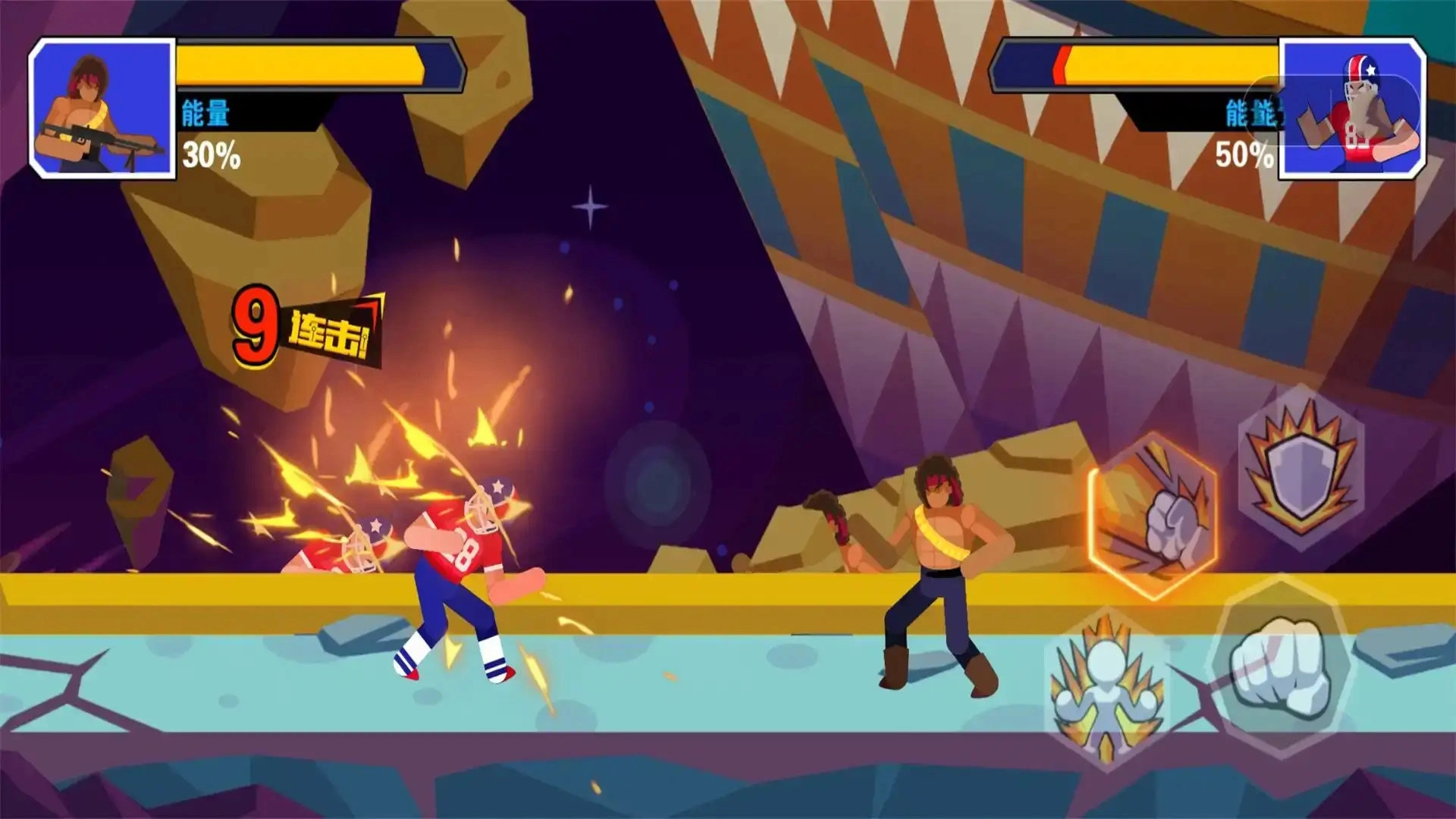Activate the glowing power-punch skill
The image size is (1456, 819).
(1153, 516)
